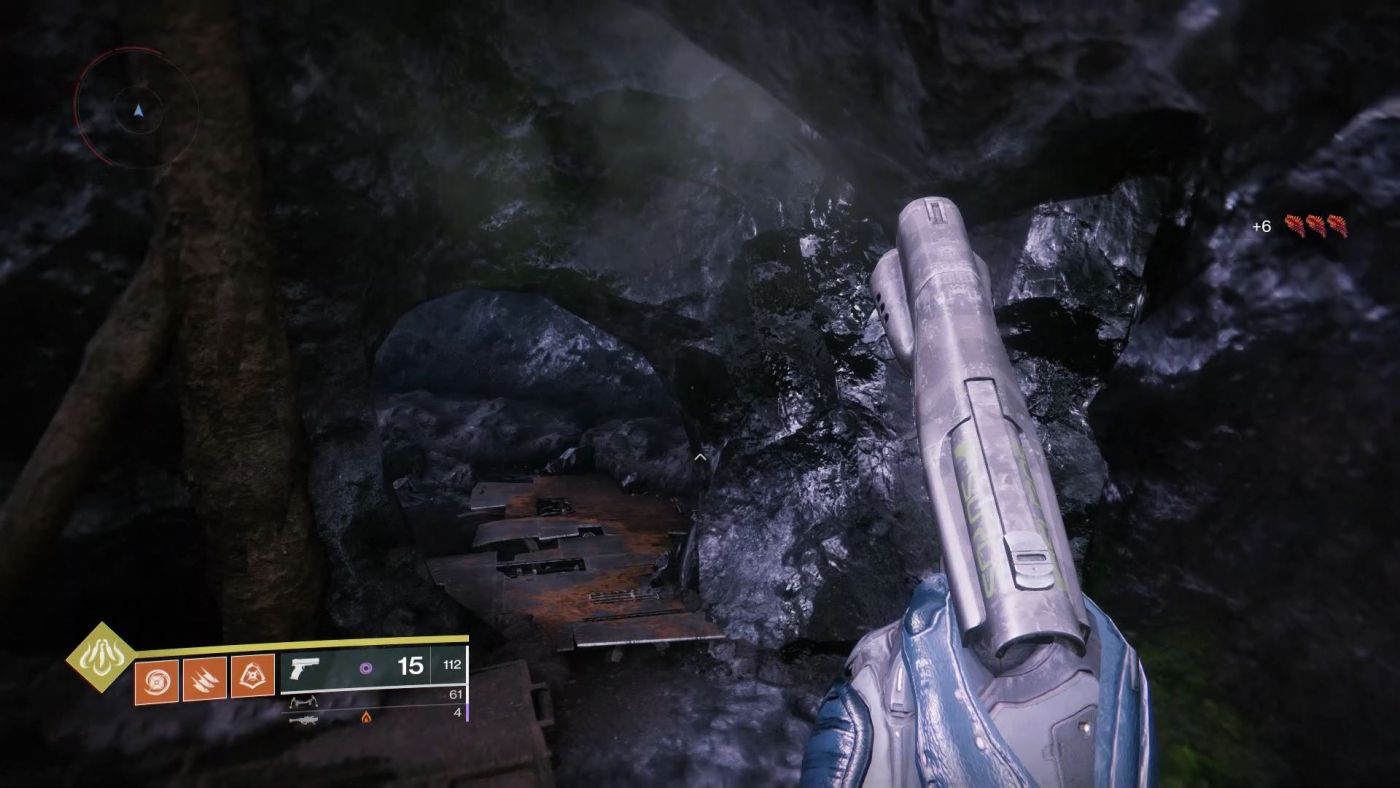Click the orange Solar flame indicator
The width and height of the screenshot is (1400, 788).
[366, 718]
